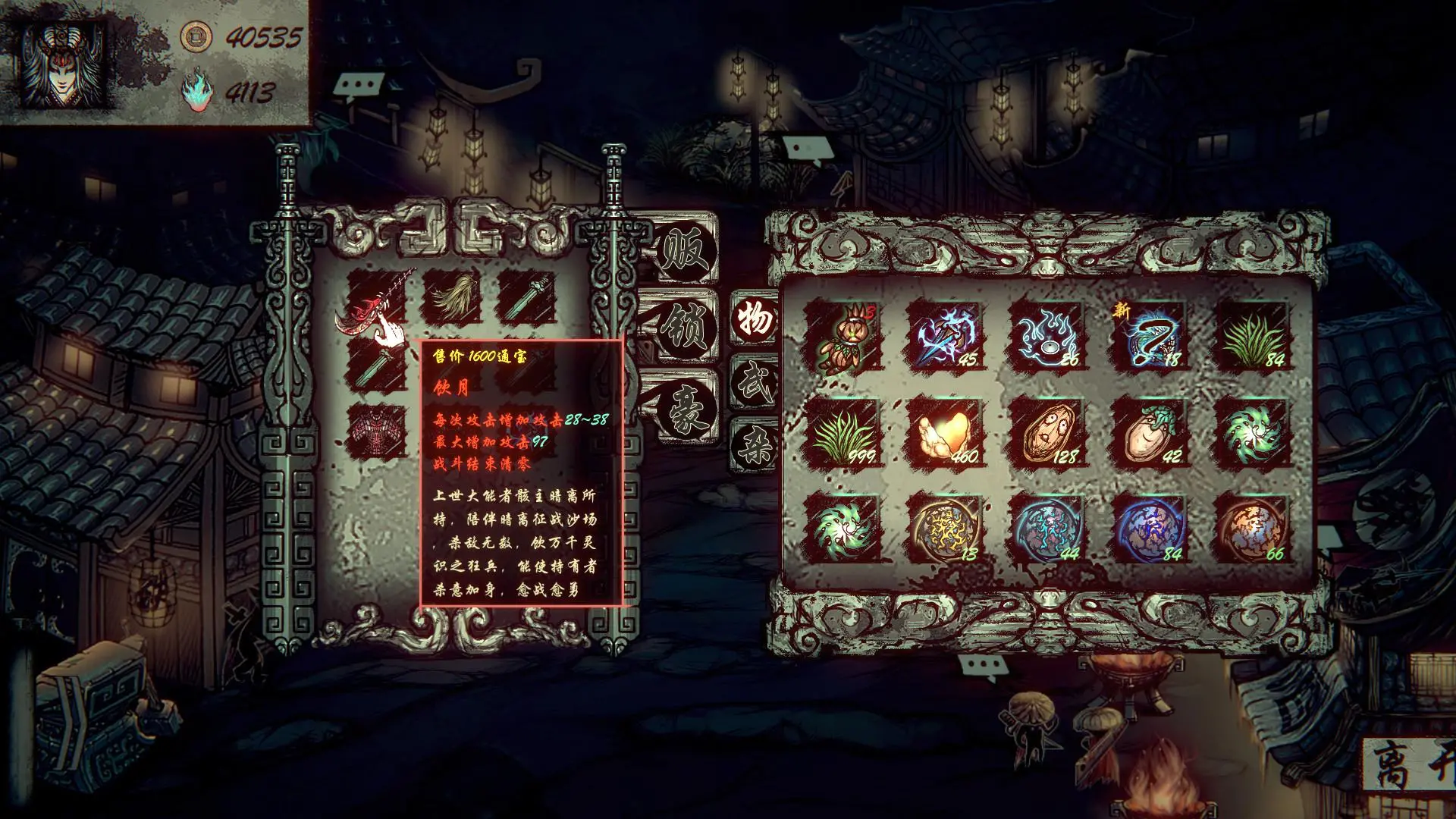Select the lightning dagger item with 45

click(x=945, y=336)
